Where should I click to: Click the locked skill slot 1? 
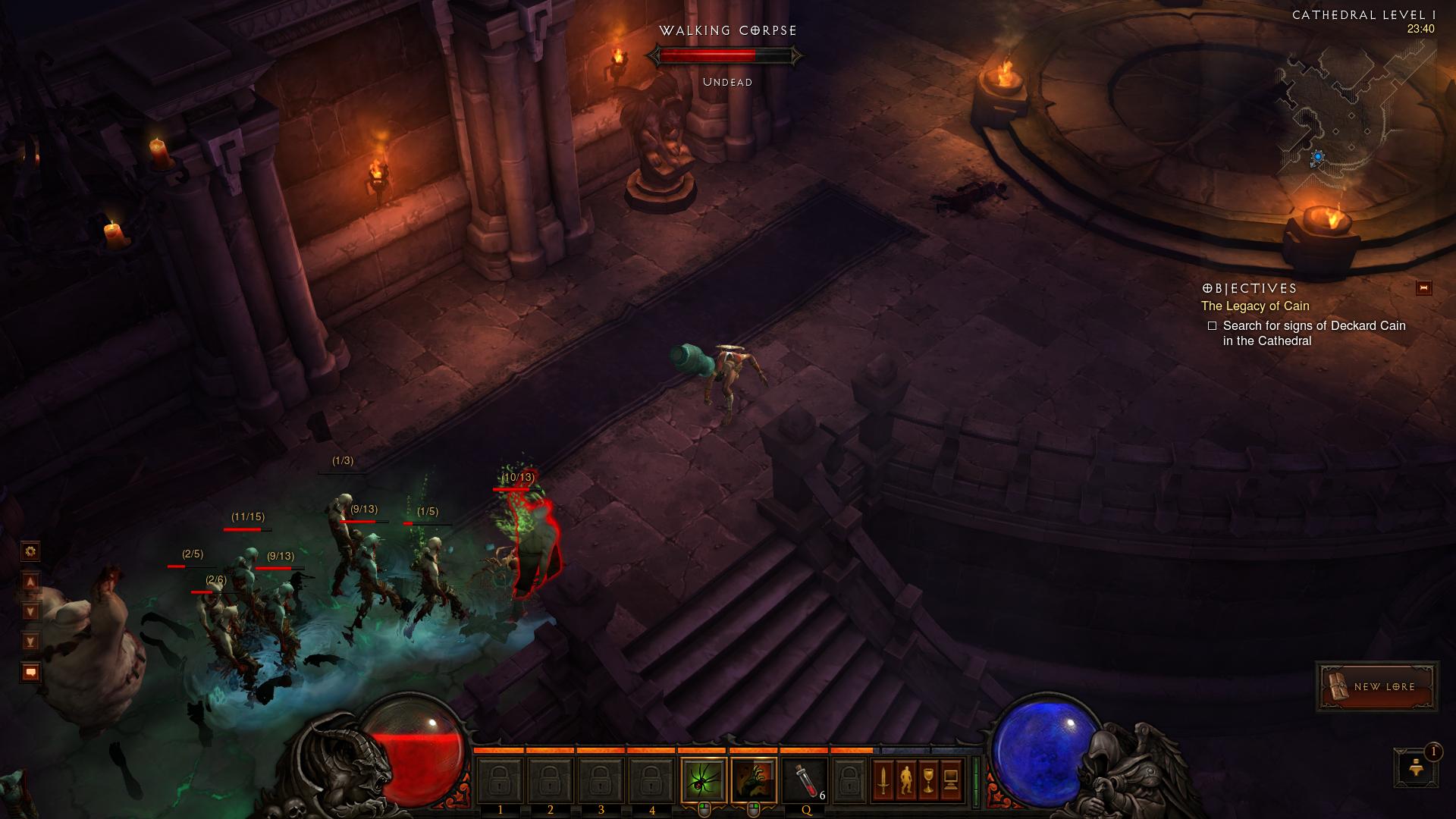click(x=501, y=781)
